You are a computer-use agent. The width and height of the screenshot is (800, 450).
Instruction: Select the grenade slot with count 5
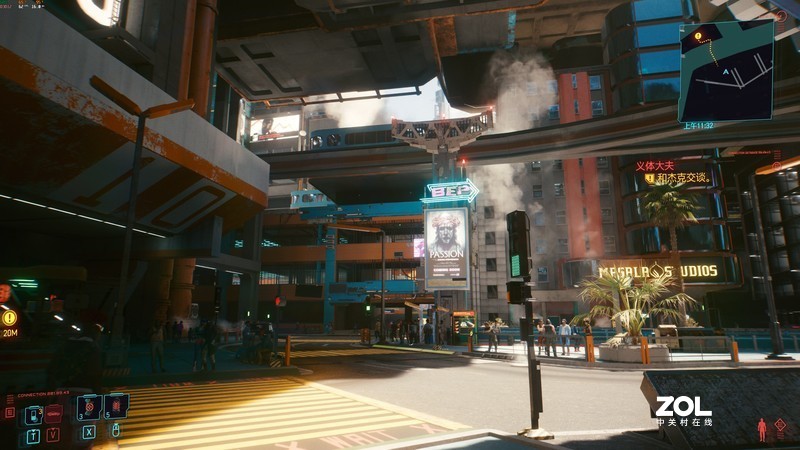(116, 406)
